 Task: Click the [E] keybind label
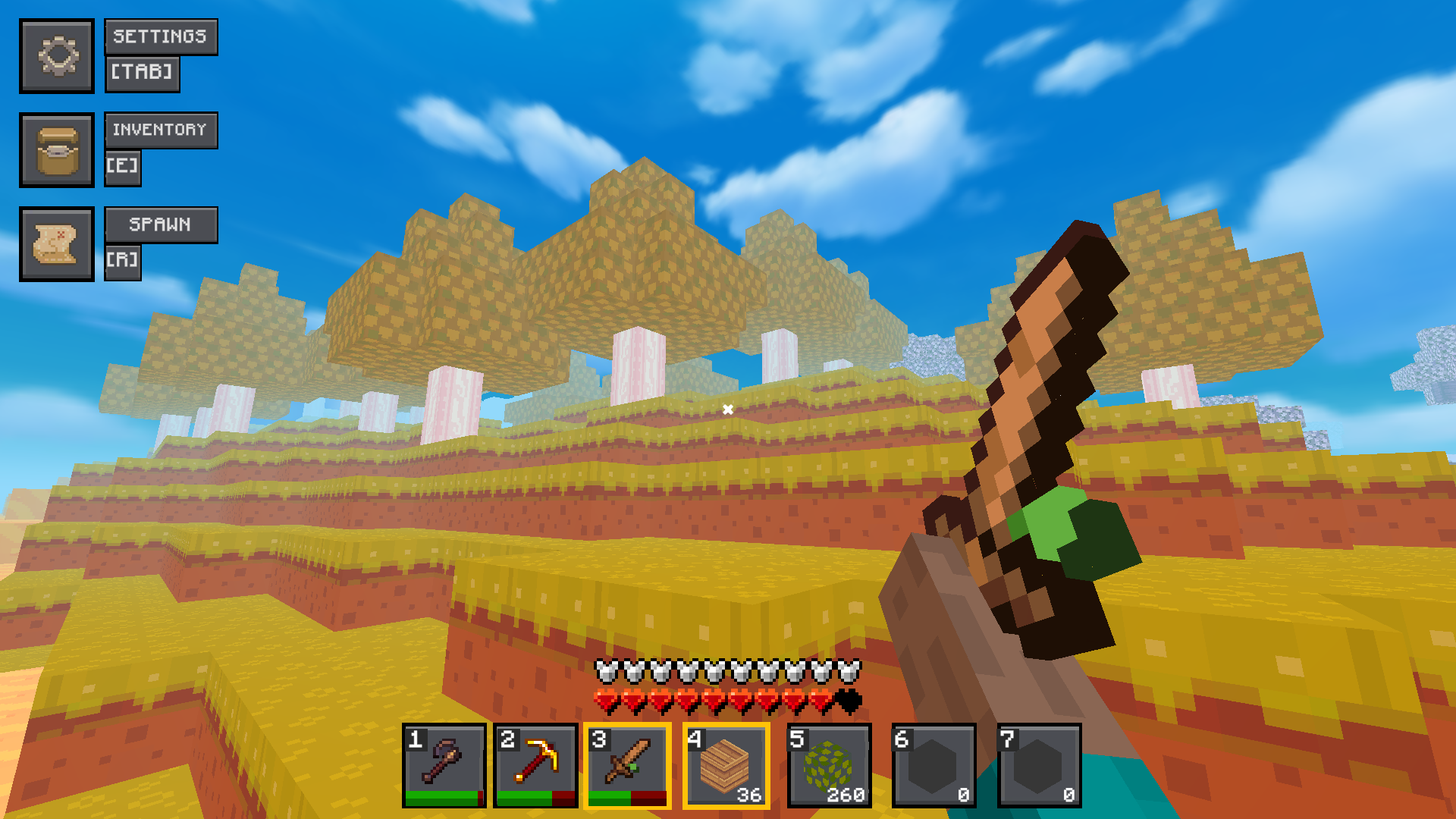point(123,168)
